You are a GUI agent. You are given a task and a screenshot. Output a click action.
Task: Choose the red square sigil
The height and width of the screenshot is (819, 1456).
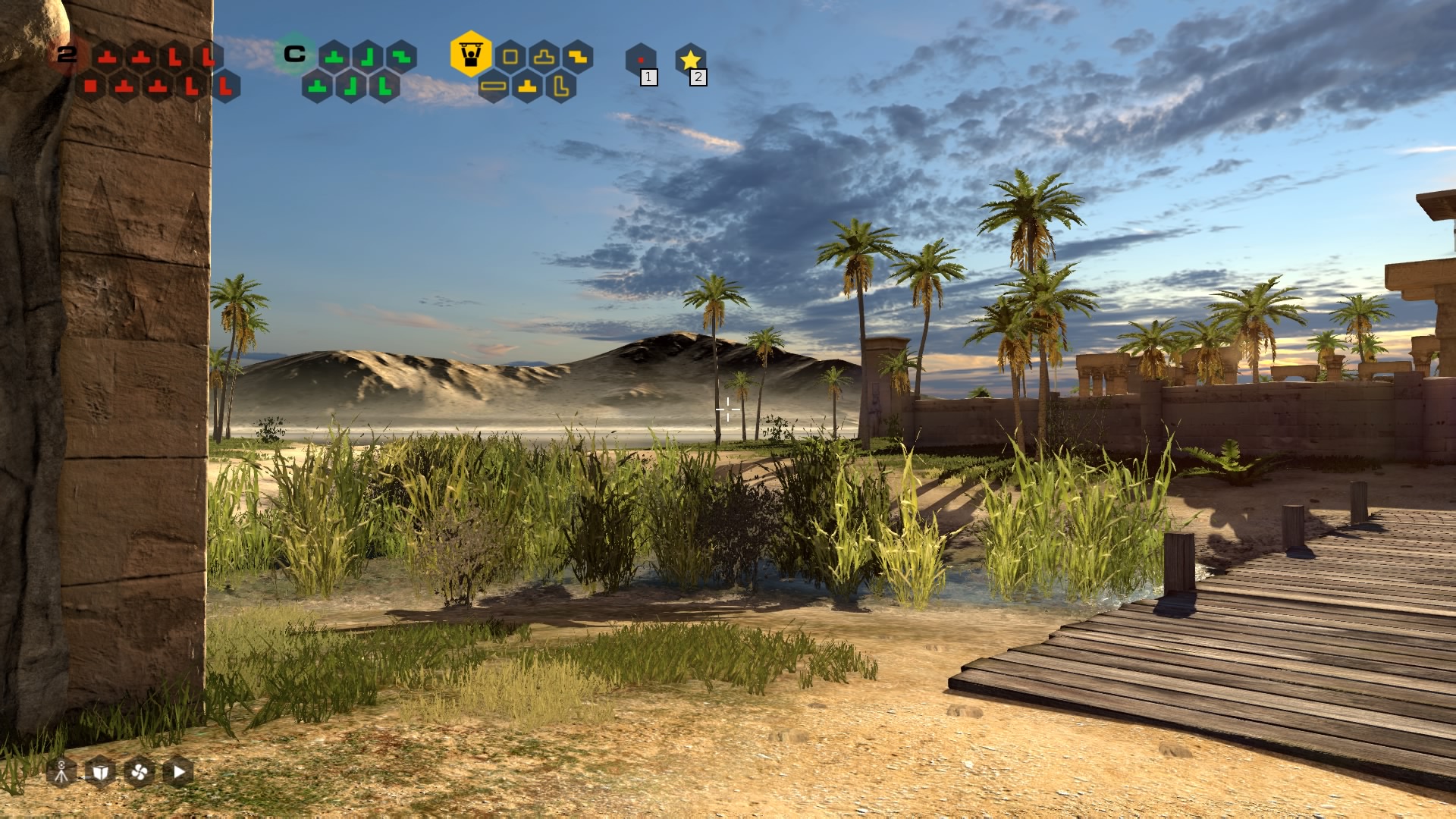(91, 86)
